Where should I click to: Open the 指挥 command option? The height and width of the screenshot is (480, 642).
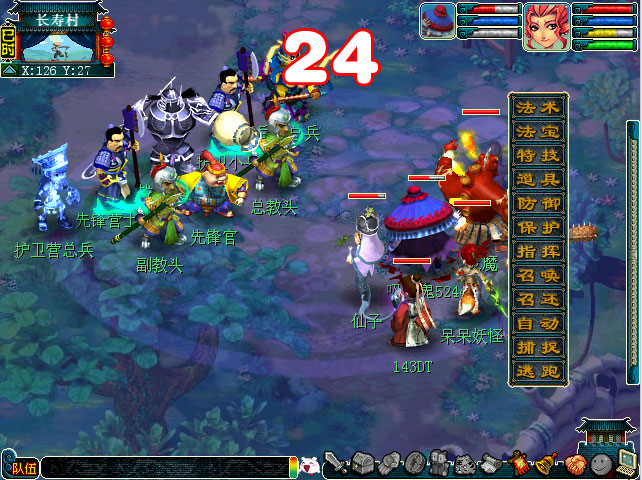[x=539, y=251]
